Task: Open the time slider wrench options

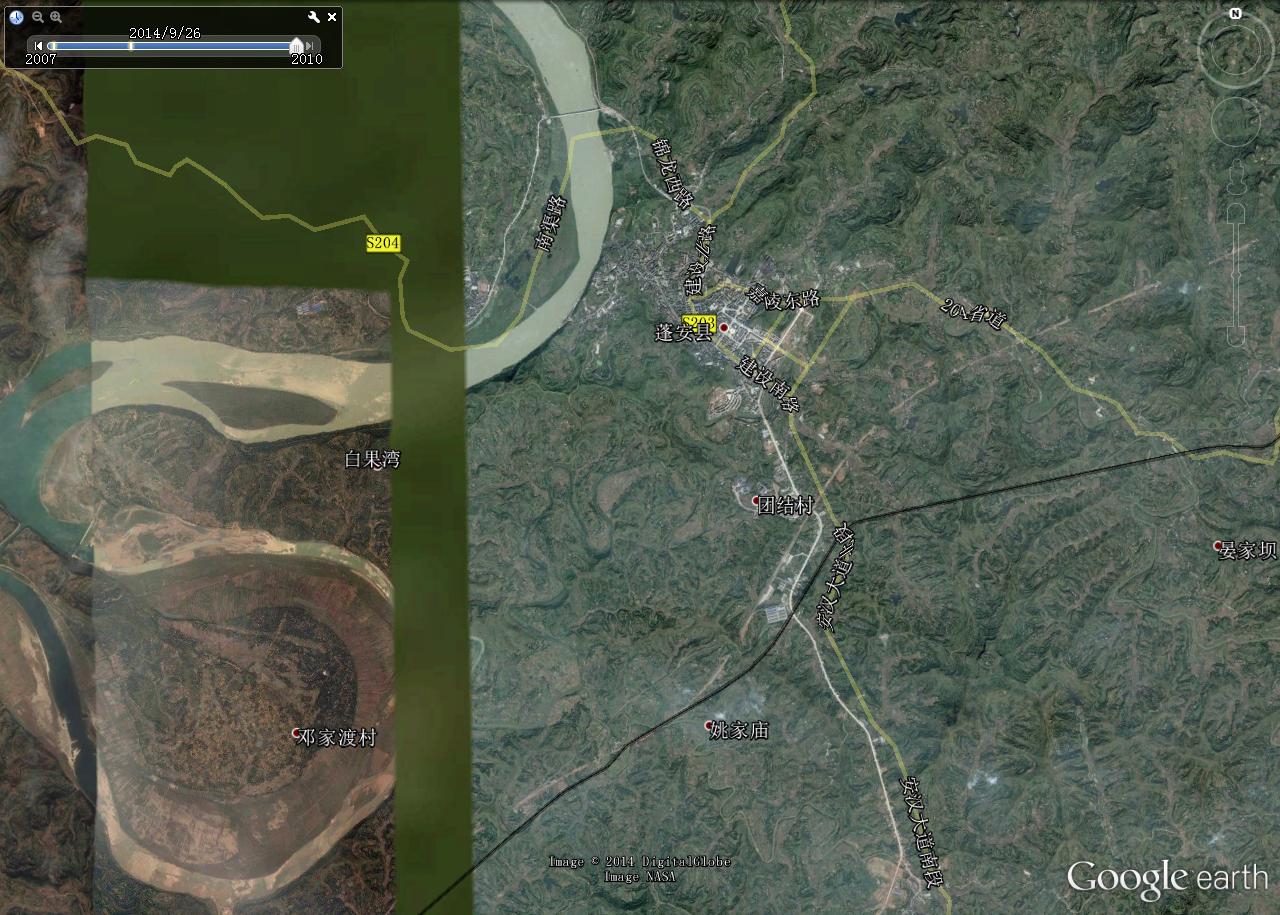Action: (x=314, y=17)
